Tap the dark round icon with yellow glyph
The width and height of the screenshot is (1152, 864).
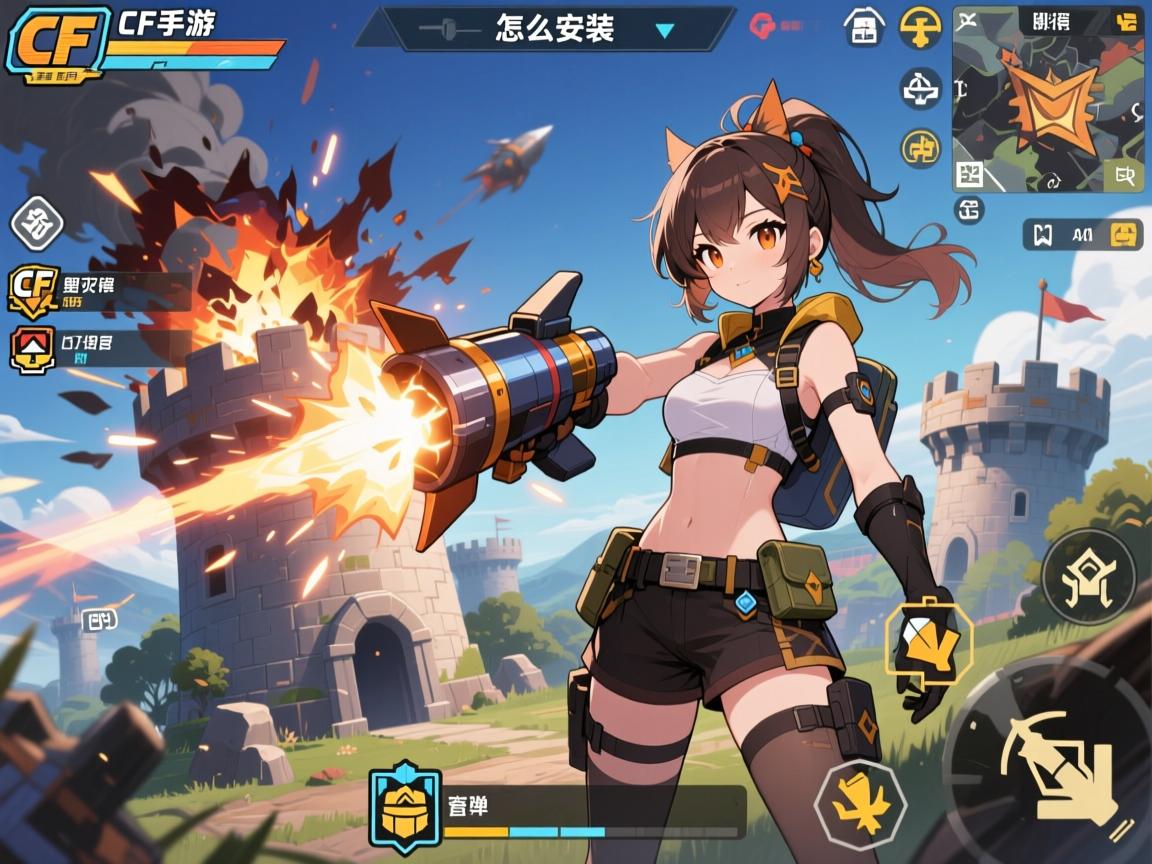click(920, 148)
